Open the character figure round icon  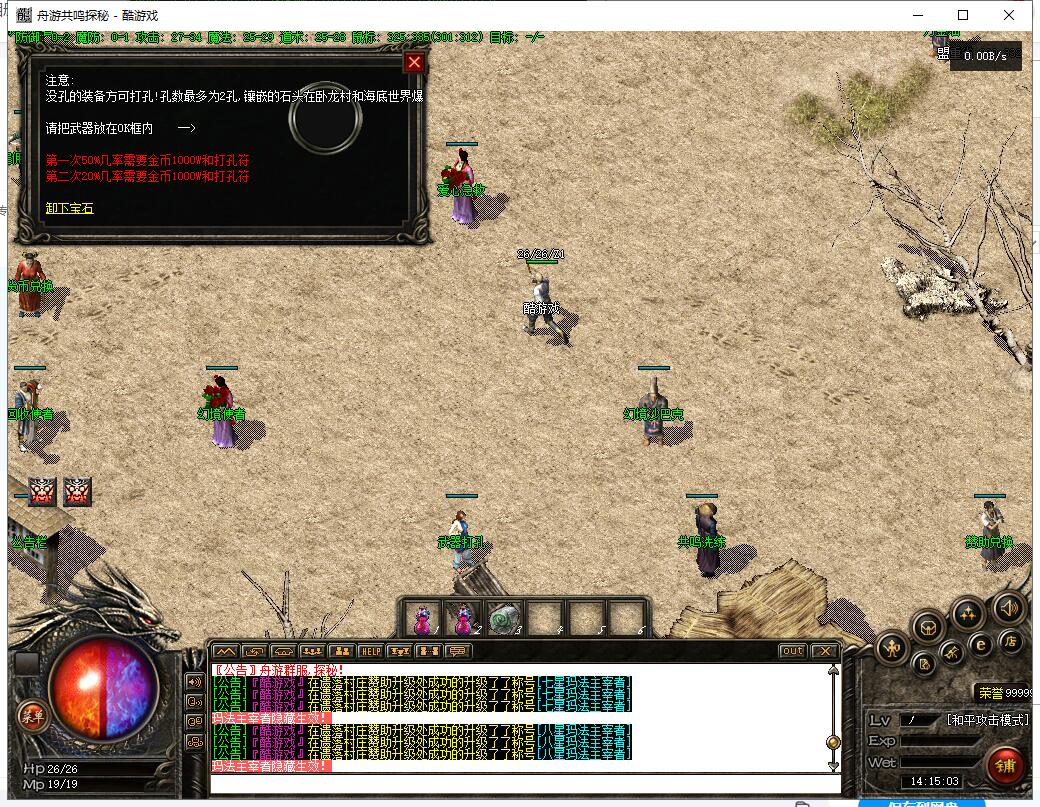tap(891, 650)
